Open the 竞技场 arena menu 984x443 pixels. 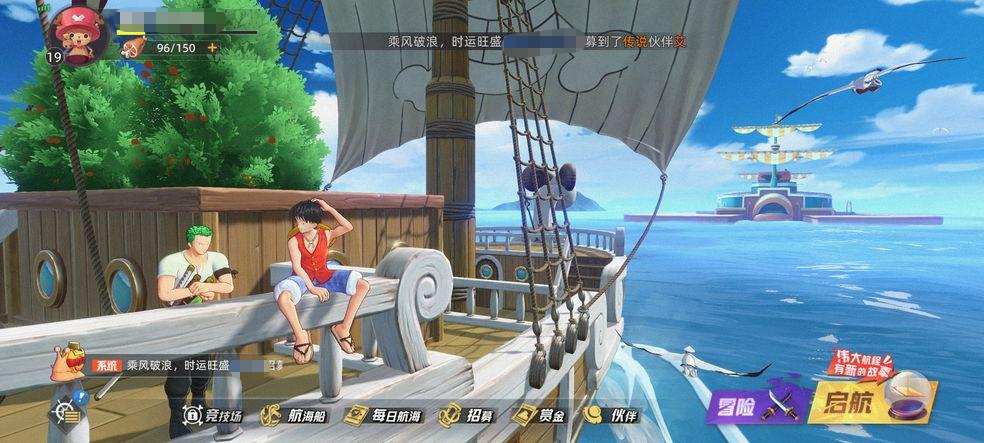213,416
